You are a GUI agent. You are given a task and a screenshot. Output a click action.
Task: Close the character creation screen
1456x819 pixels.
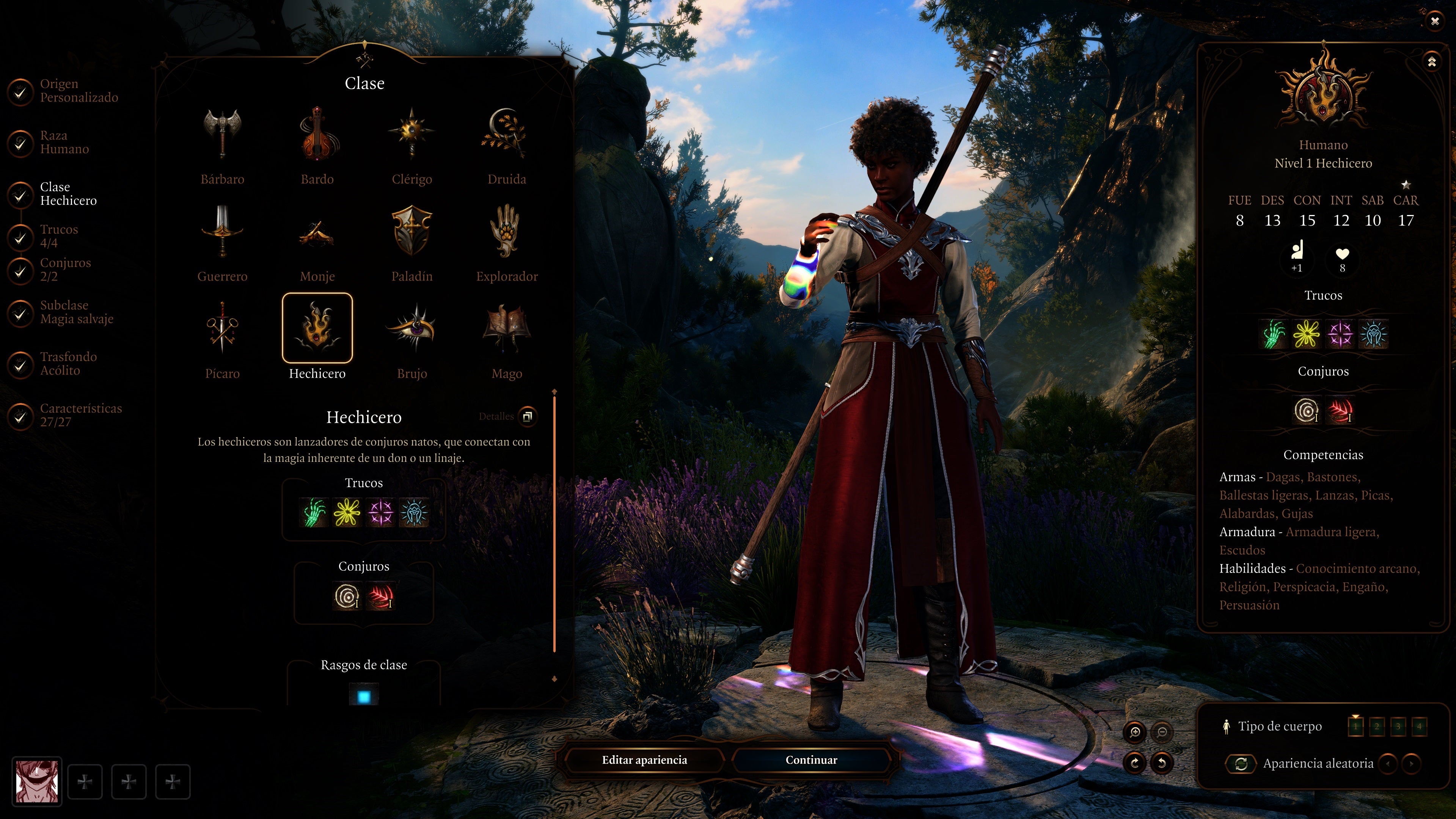[x=1434, y=22]
